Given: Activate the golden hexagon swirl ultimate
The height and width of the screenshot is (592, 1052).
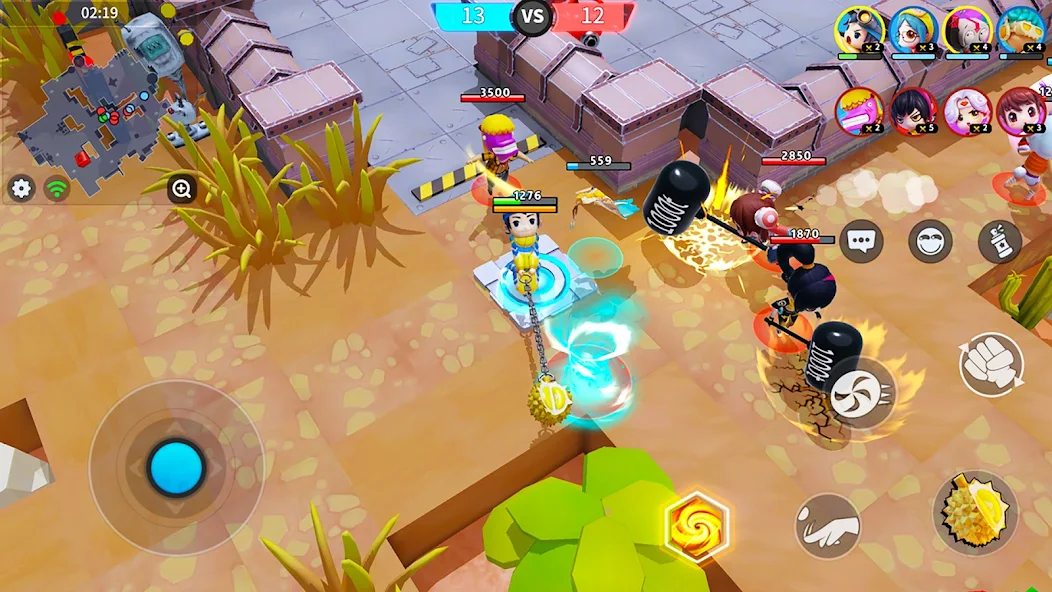Looking at the screenshot, I should tap(696, 525).
